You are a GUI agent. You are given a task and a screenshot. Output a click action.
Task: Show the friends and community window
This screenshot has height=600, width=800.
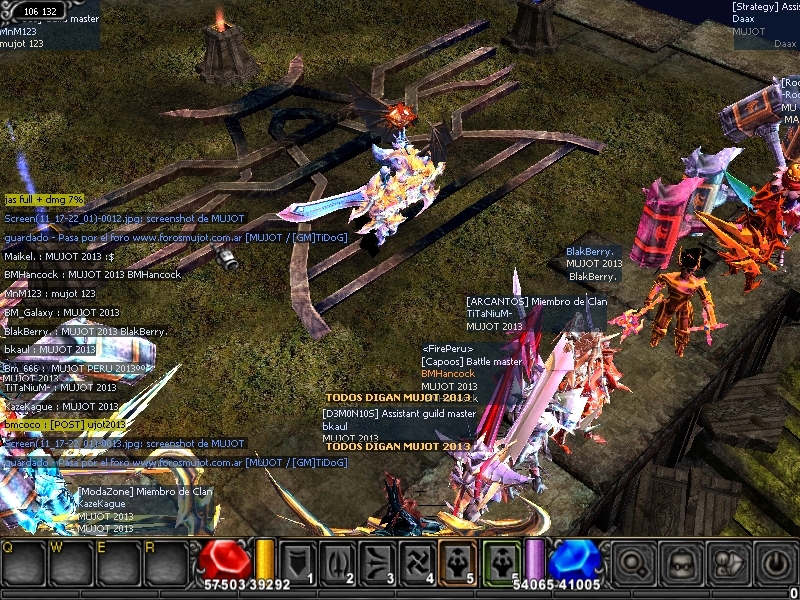click(728, 564)
